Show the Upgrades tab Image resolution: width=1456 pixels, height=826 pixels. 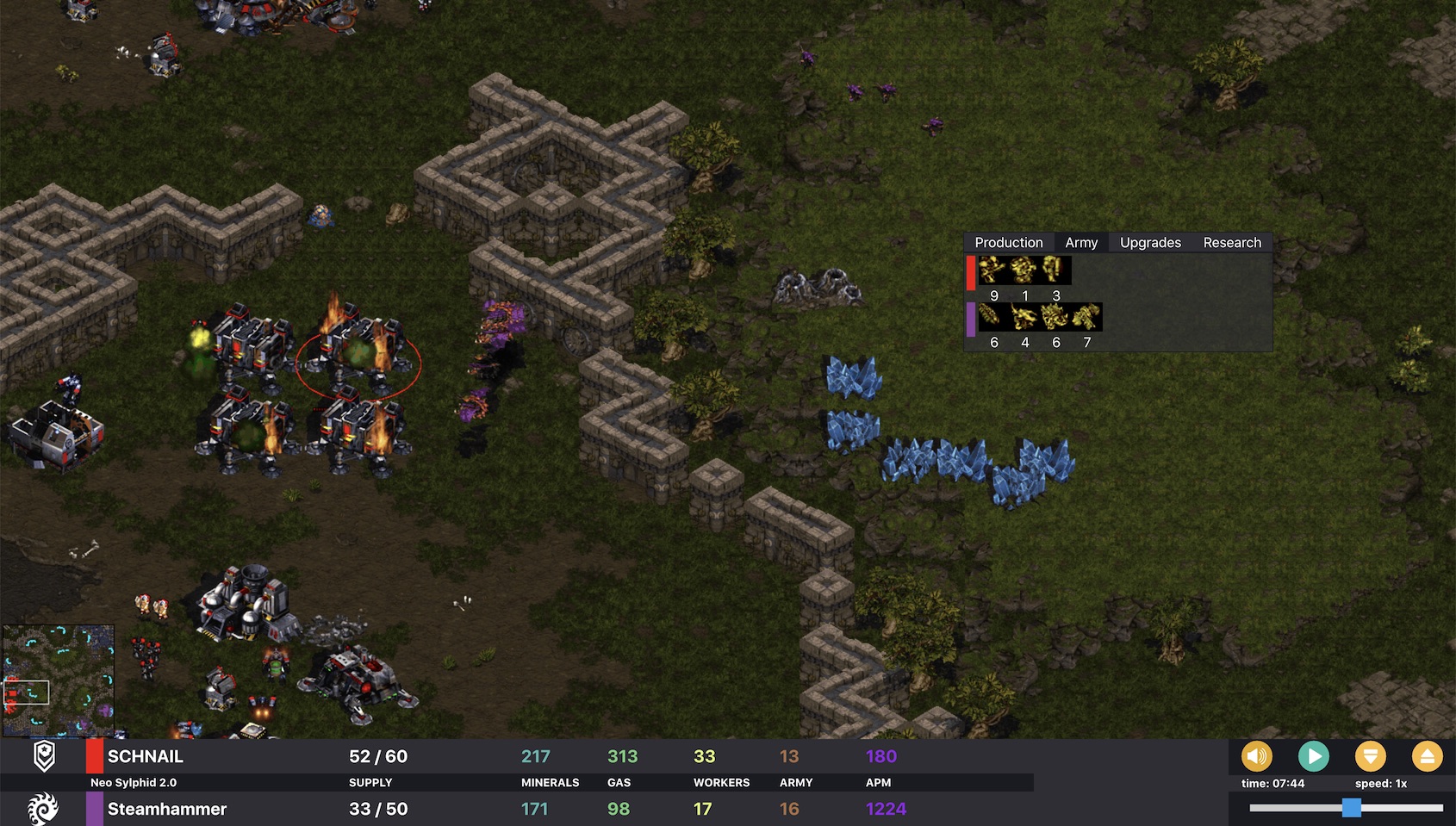(x=1150, y=243)
